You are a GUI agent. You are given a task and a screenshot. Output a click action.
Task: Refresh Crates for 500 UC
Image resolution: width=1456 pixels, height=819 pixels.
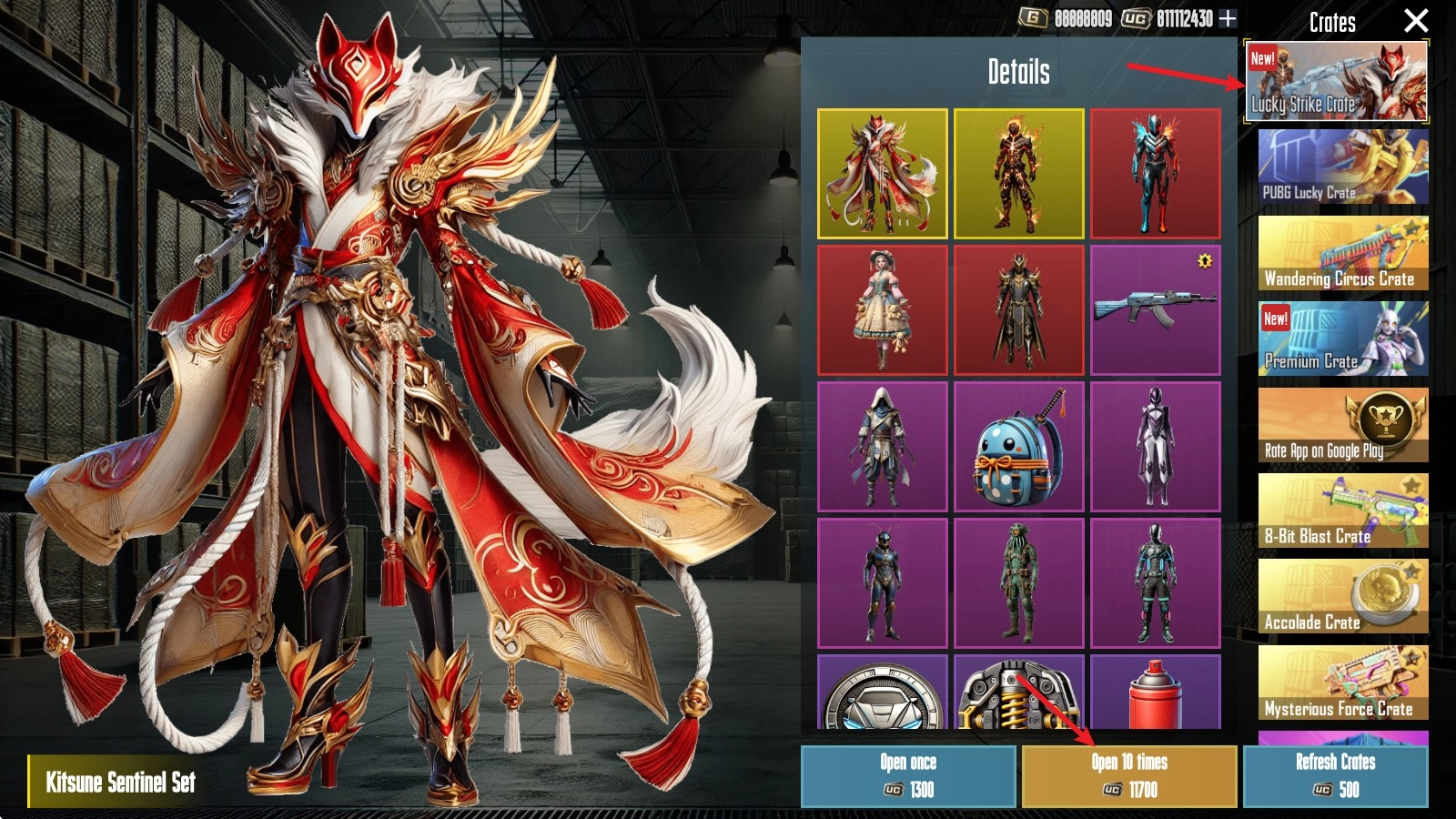(1335, 776)
